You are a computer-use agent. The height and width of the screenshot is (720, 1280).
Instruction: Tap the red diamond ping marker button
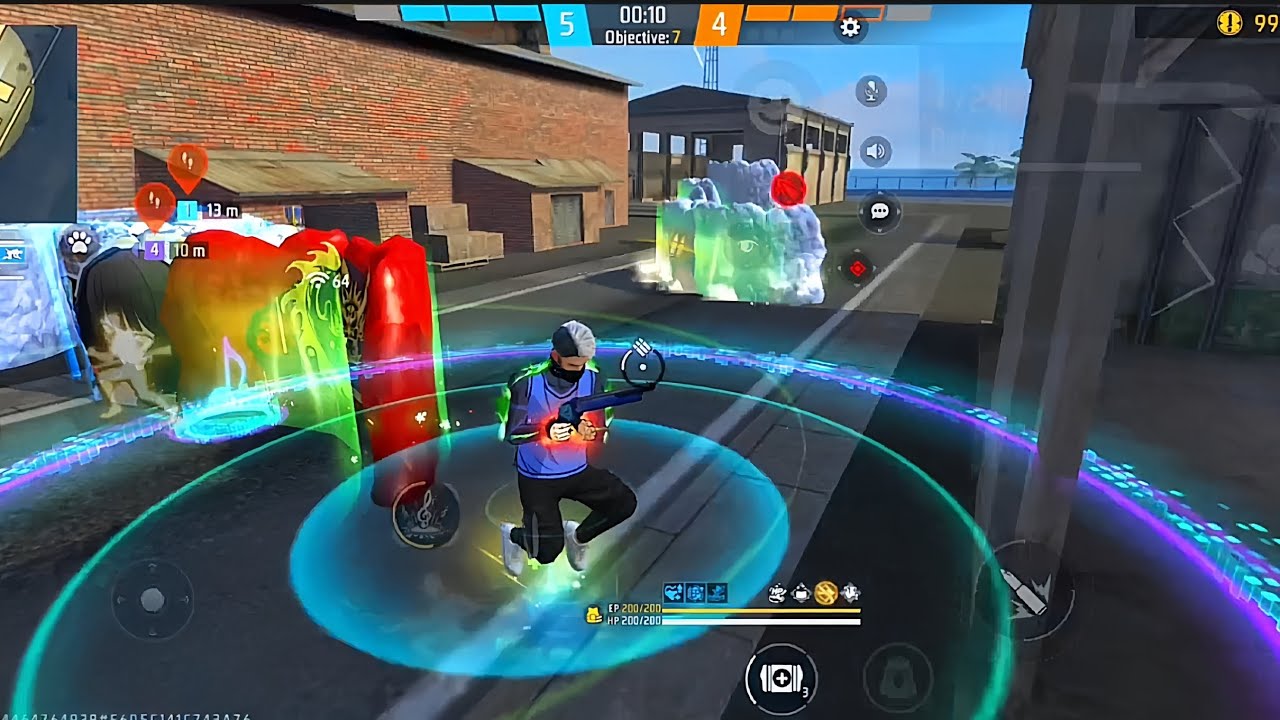857,268
